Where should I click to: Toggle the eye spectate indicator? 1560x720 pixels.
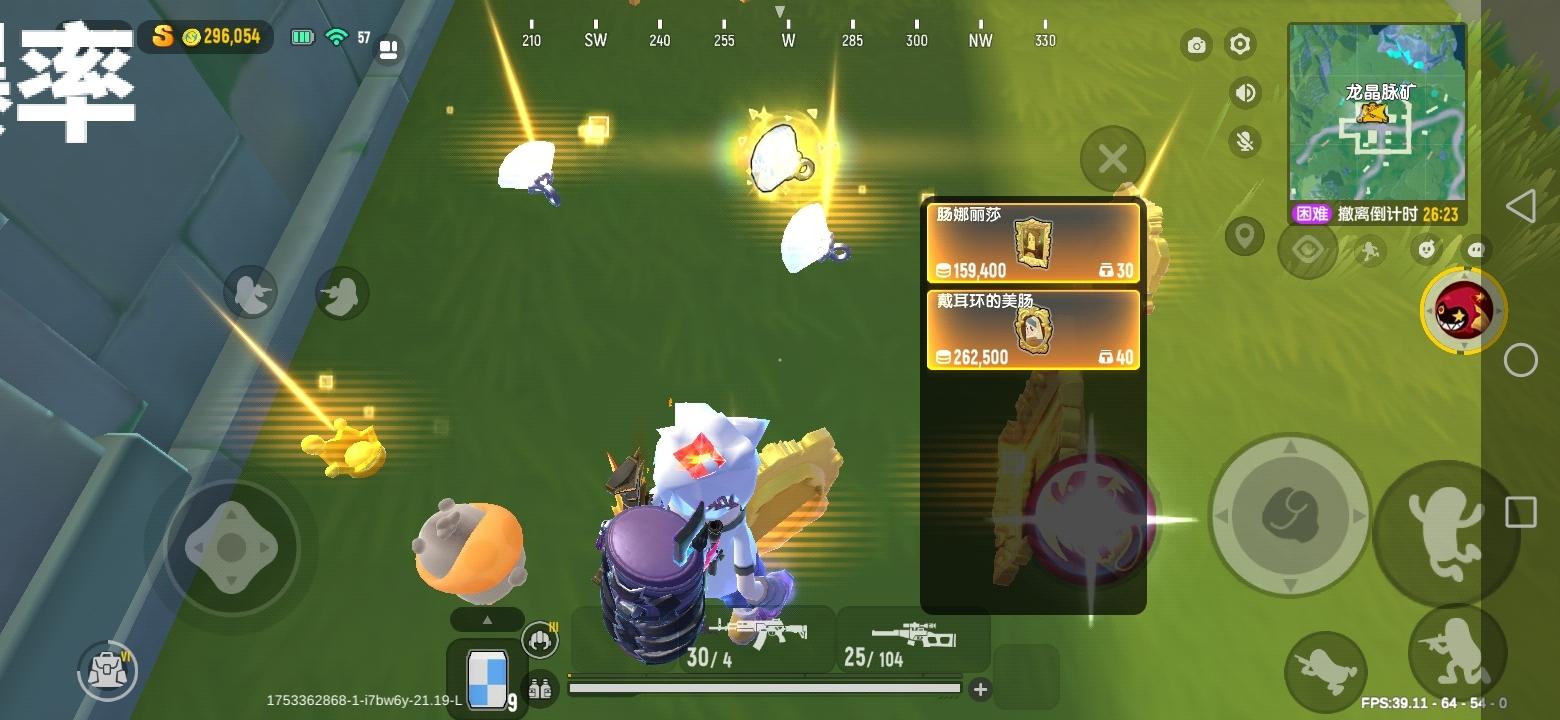point(1307,250)
